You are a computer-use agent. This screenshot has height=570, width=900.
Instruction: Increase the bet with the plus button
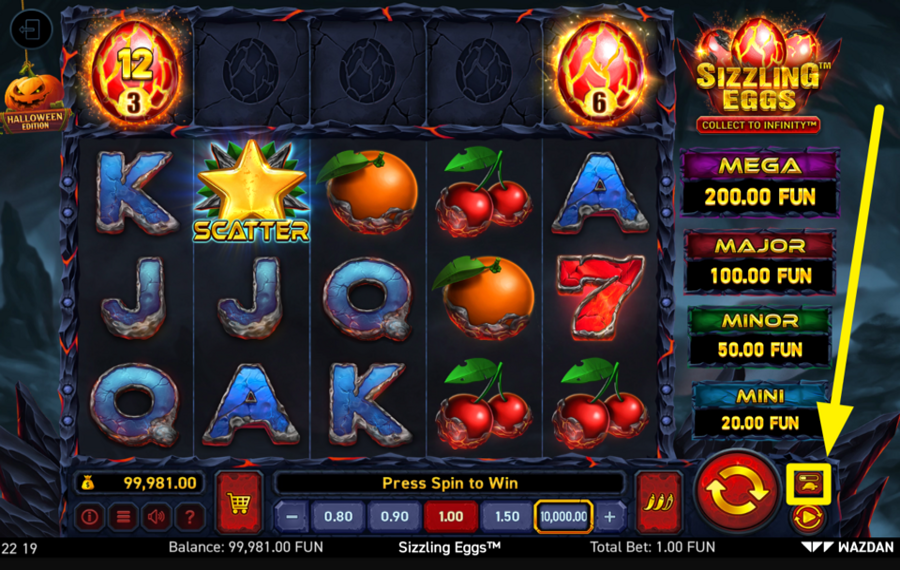610,516
